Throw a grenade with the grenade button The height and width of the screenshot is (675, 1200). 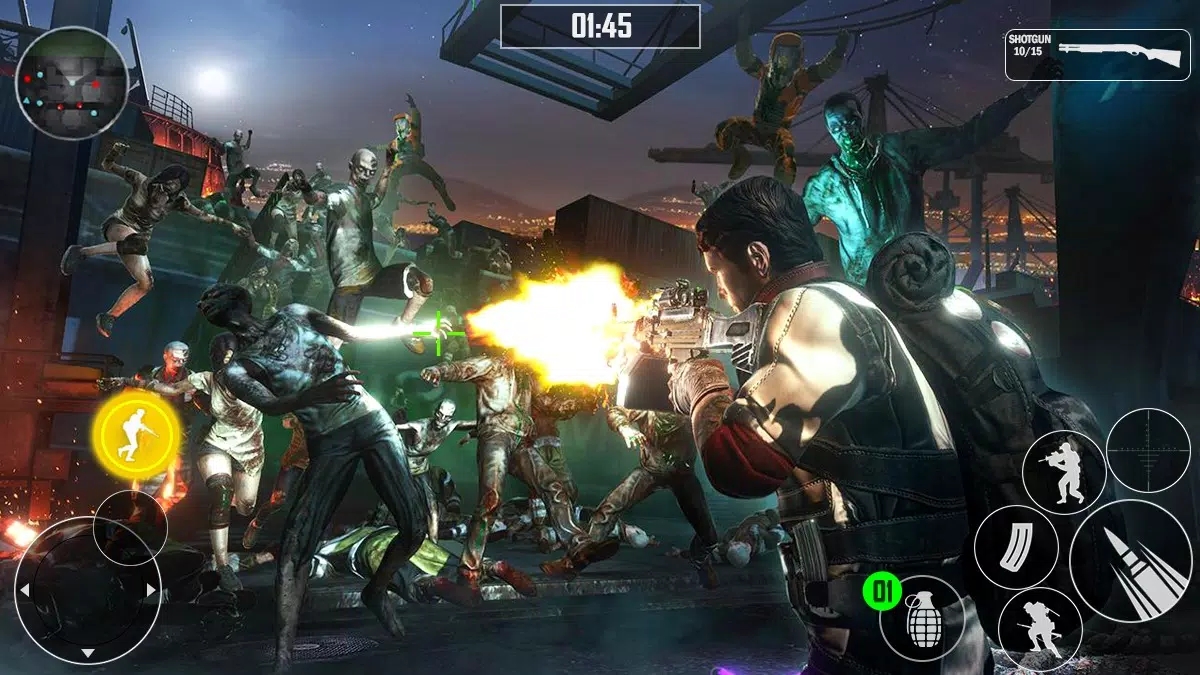(x=922, y=618)
